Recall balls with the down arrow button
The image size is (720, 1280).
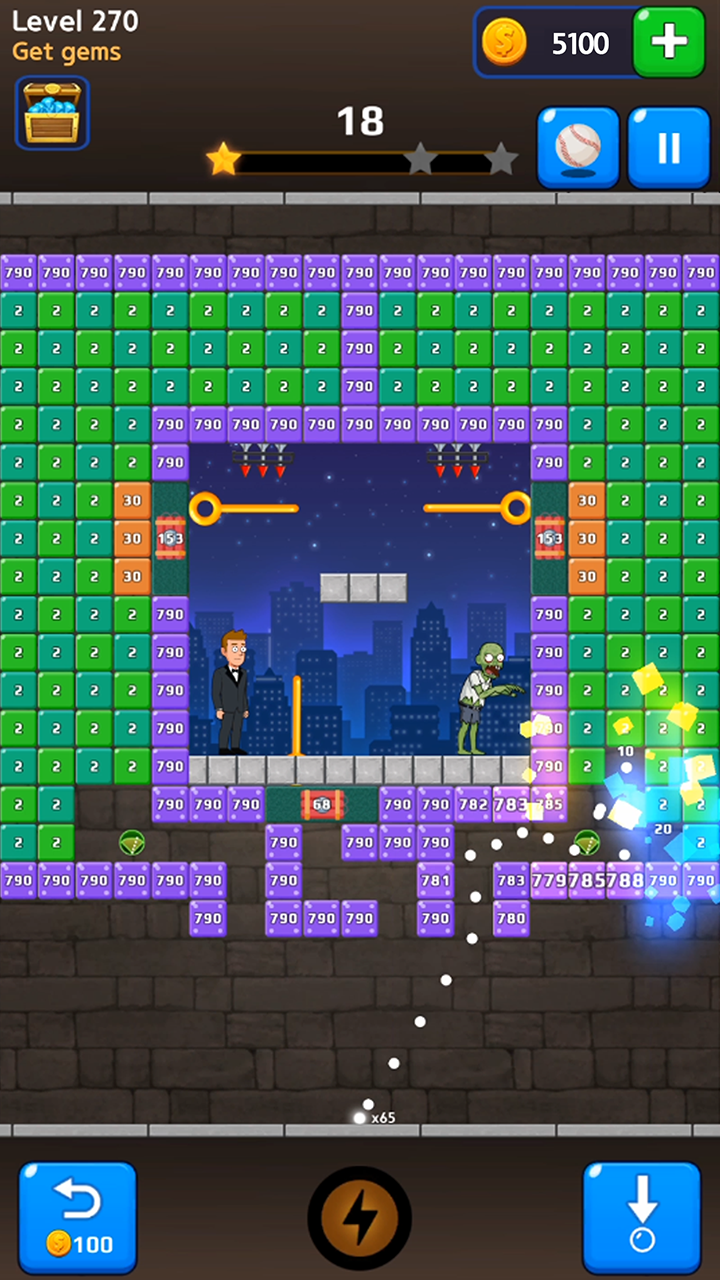641,1217
